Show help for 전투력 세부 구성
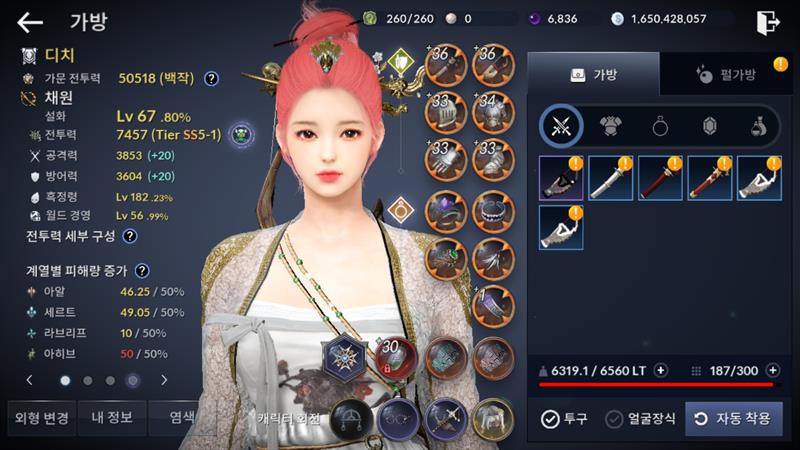This screenshot has height=450, width=800. [x=130, y=236]
